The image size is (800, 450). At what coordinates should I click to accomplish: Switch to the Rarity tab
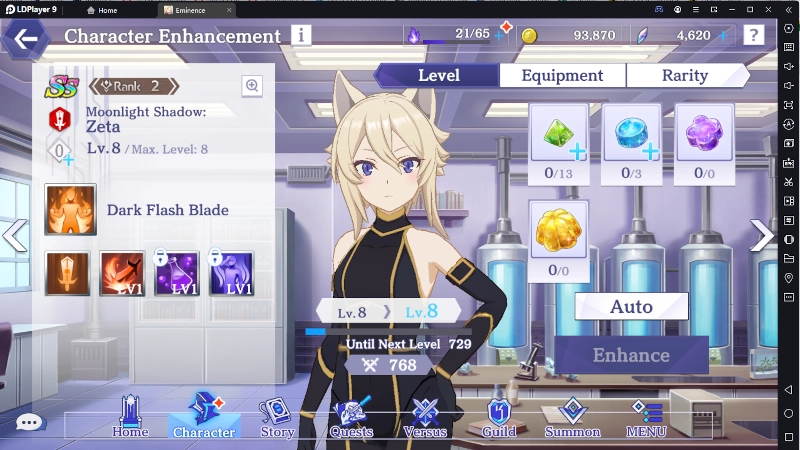coord(687,76)
